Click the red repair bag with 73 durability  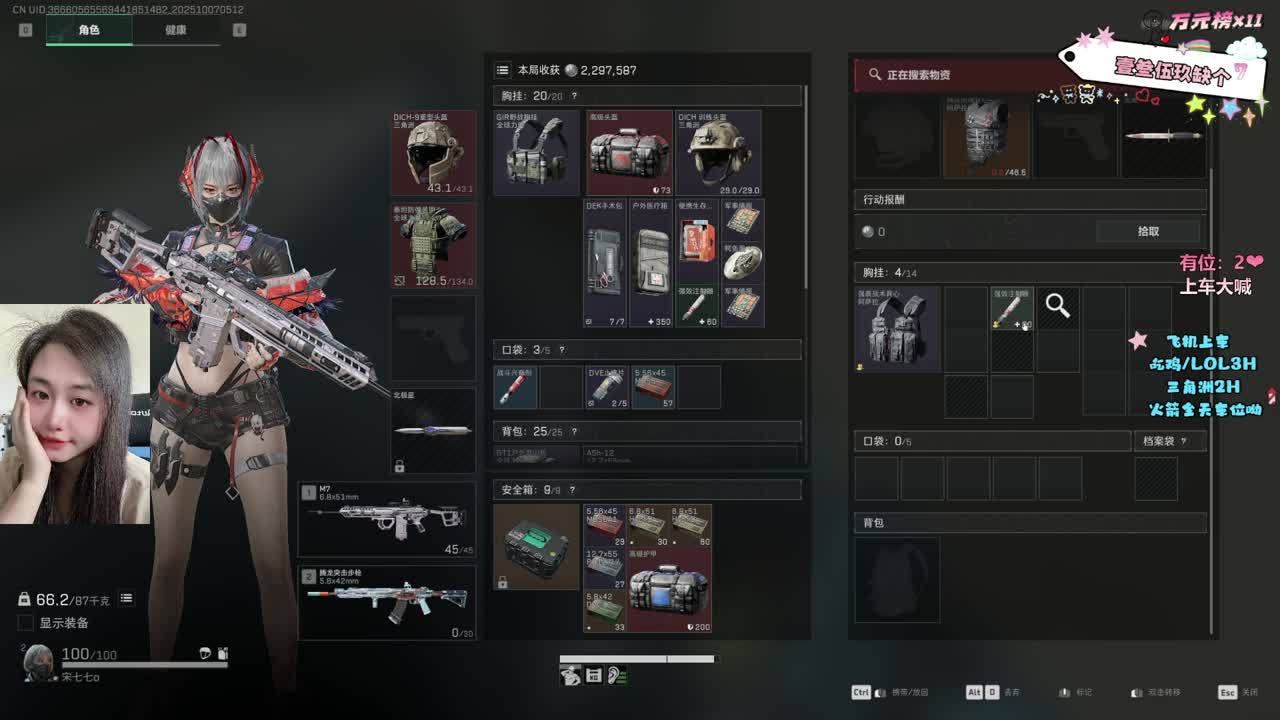coord(629,152)
